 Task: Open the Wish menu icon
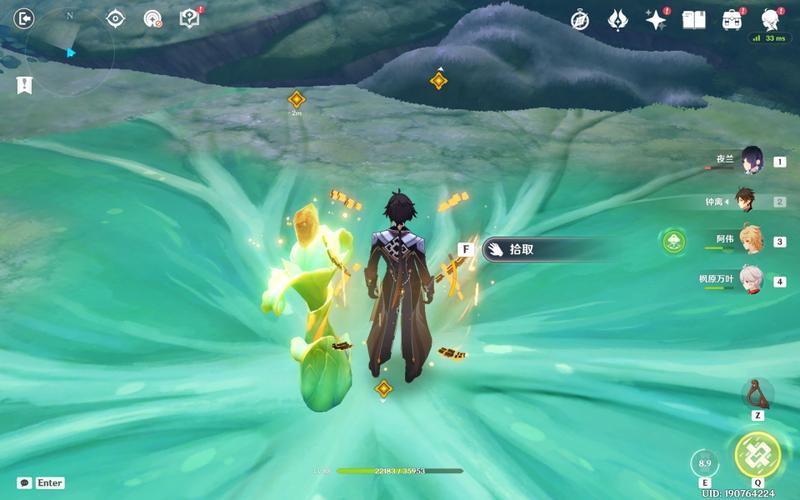[618, 19]
